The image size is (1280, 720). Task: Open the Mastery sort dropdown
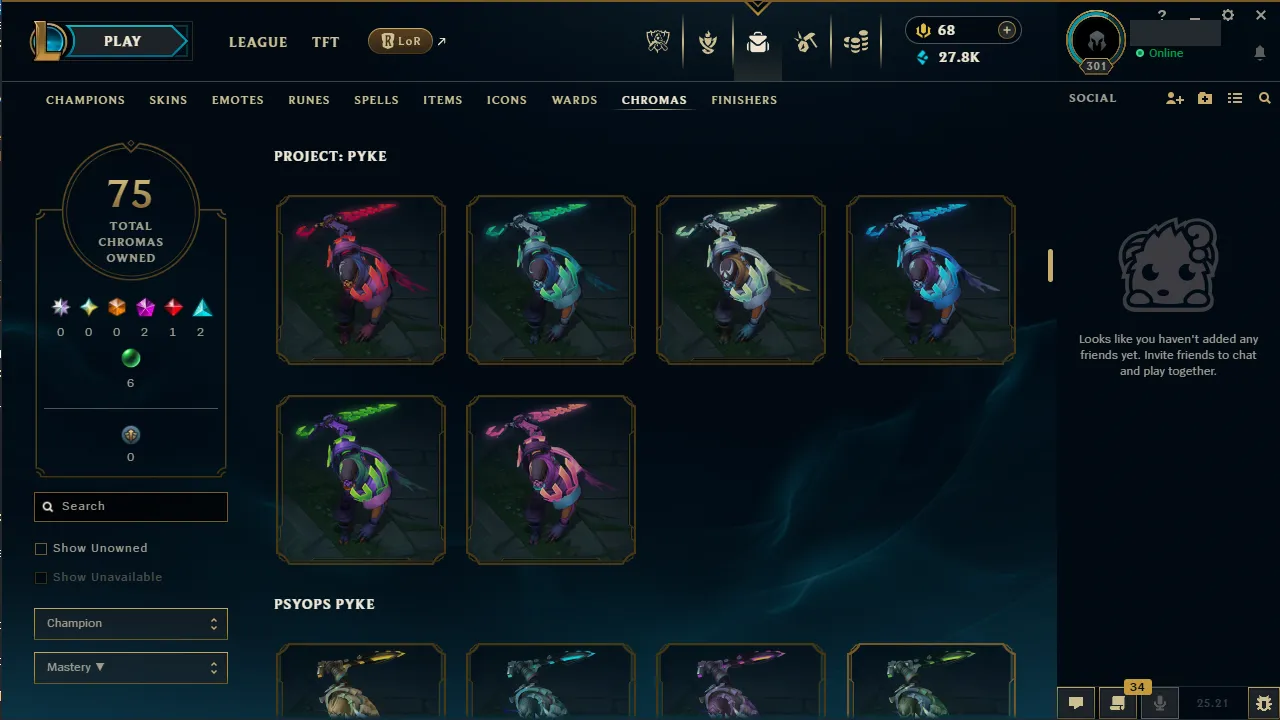130,667
